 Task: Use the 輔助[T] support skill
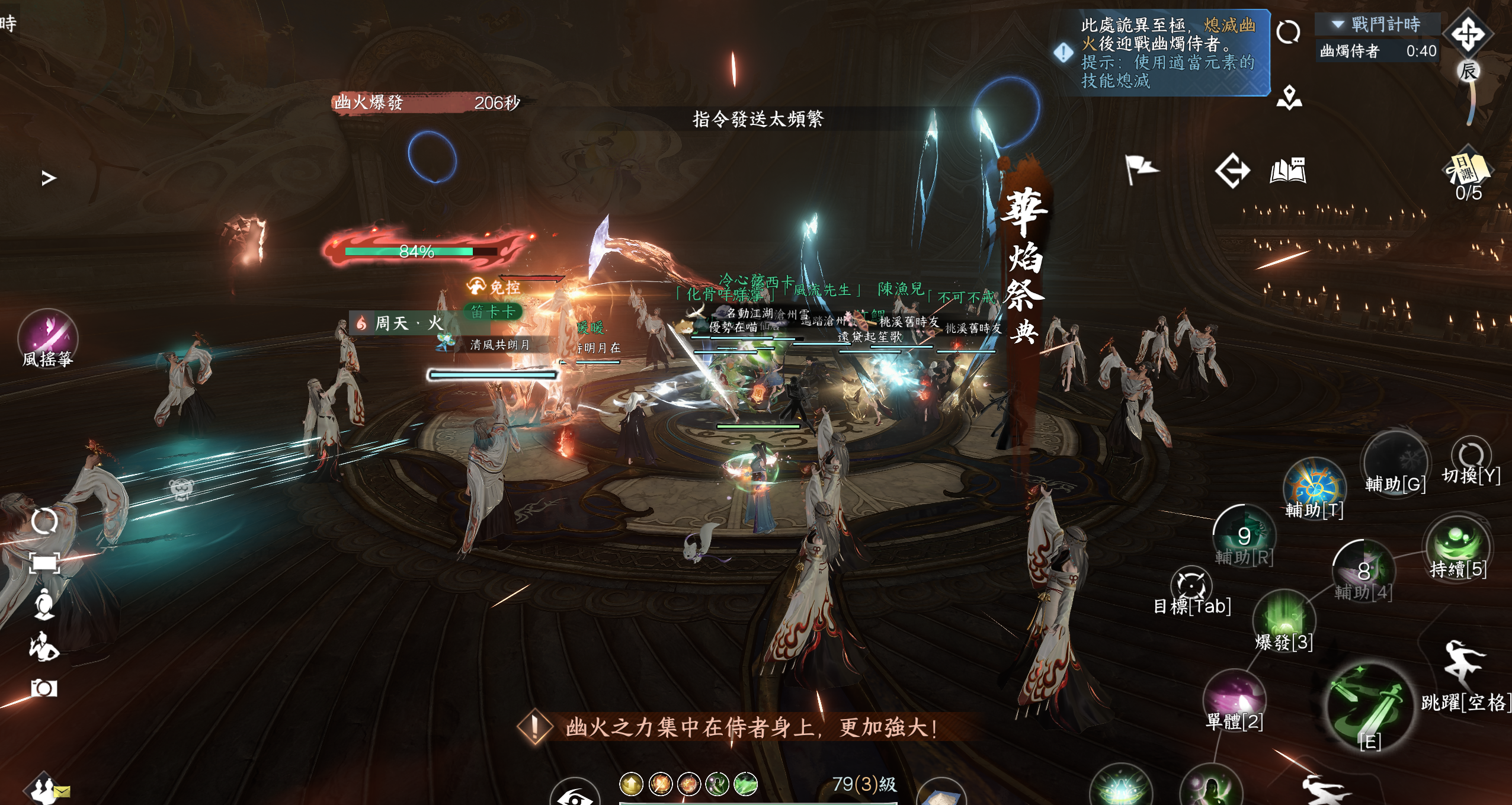click(x=1314, y=485)
